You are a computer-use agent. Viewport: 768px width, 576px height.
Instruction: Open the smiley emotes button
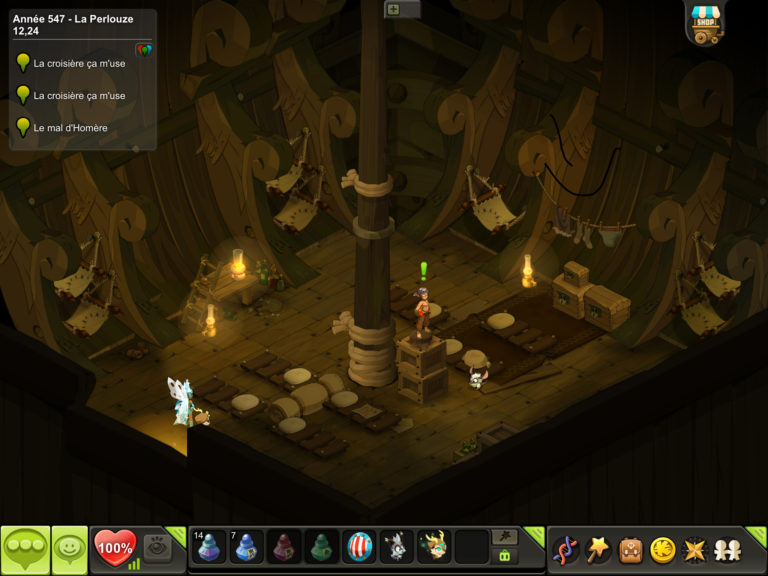click(x=70, y=548)
